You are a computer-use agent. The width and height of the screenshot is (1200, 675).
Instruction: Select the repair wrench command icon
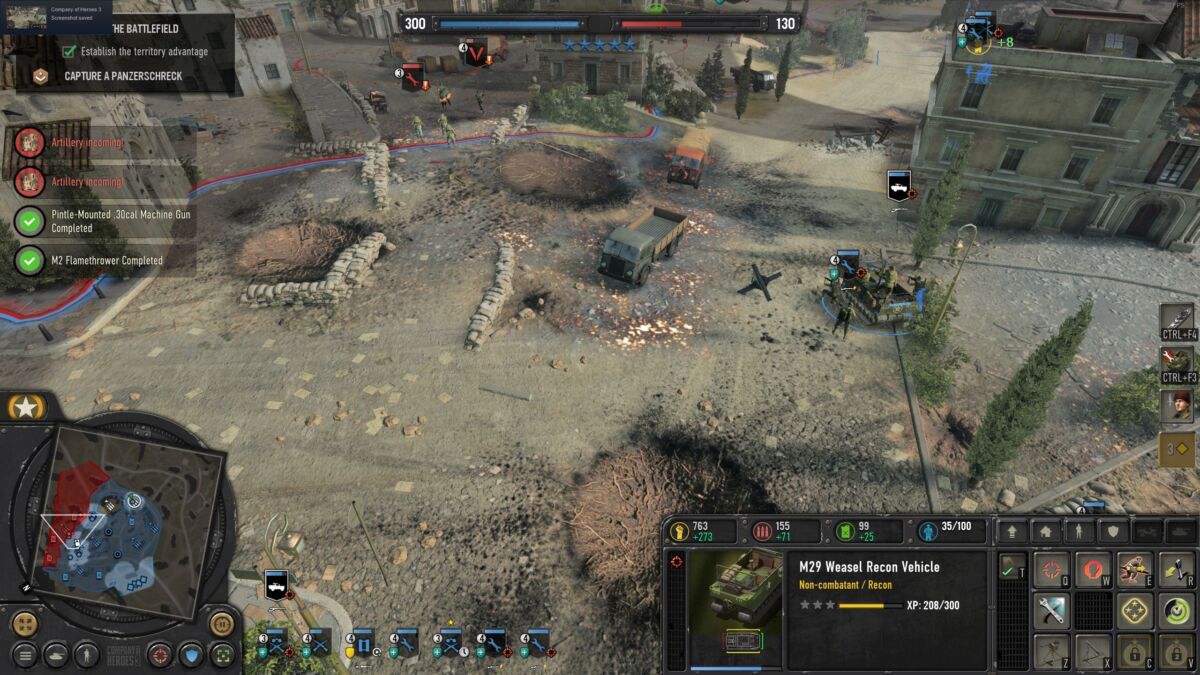coord(1051,610)
